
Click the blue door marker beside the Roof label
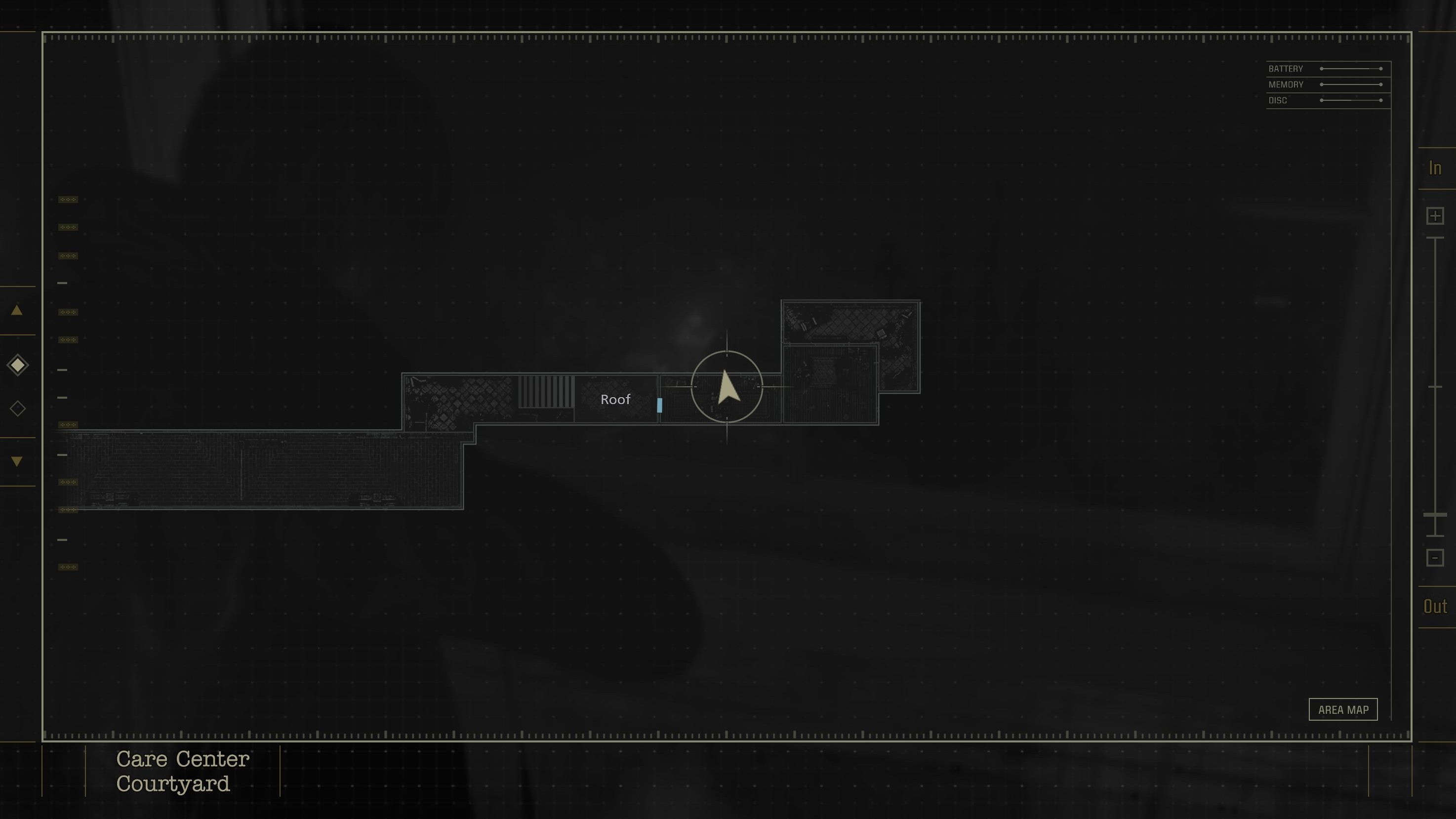coord(660,404)
